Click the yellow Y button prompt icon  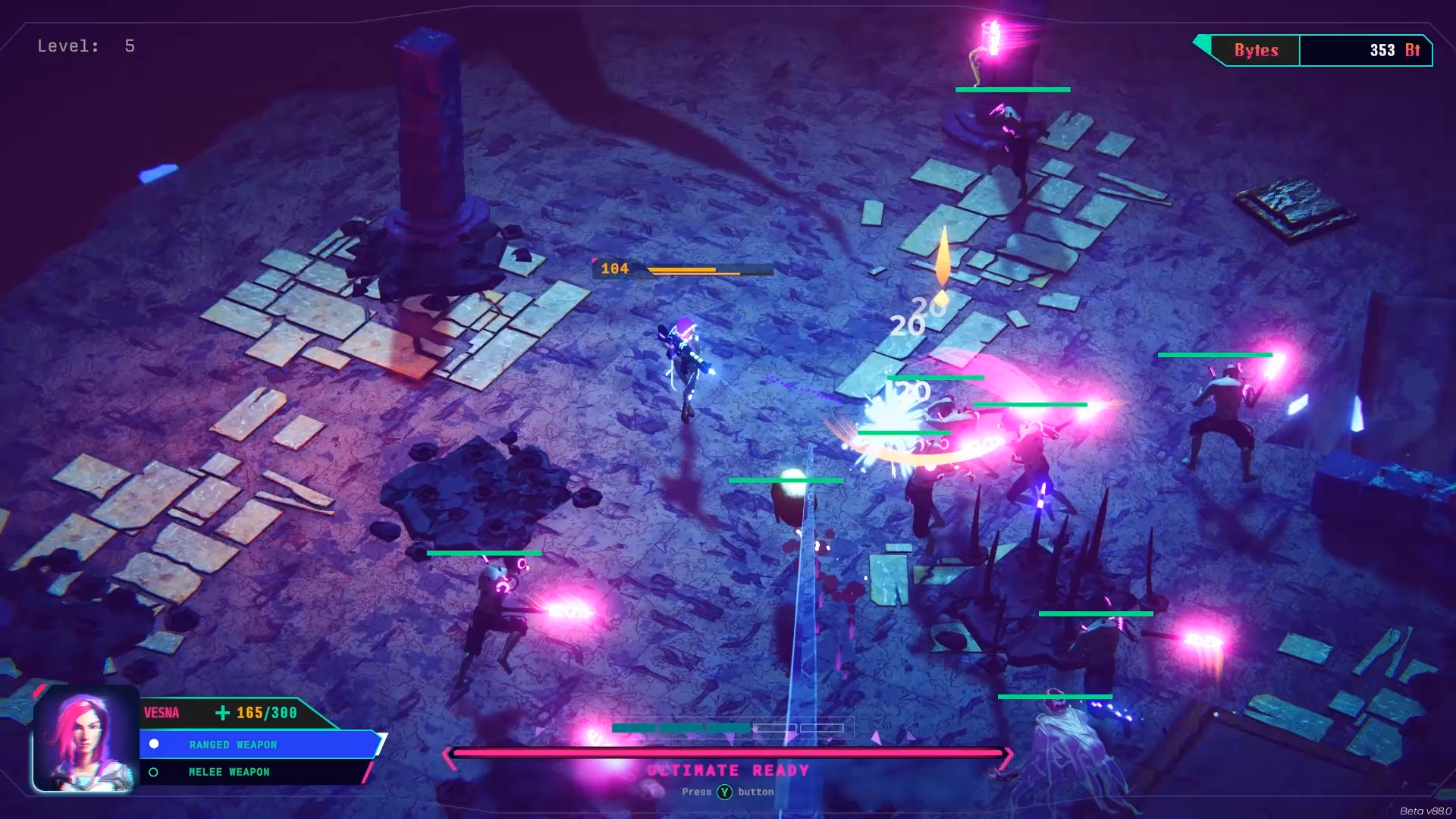[726, 792]
